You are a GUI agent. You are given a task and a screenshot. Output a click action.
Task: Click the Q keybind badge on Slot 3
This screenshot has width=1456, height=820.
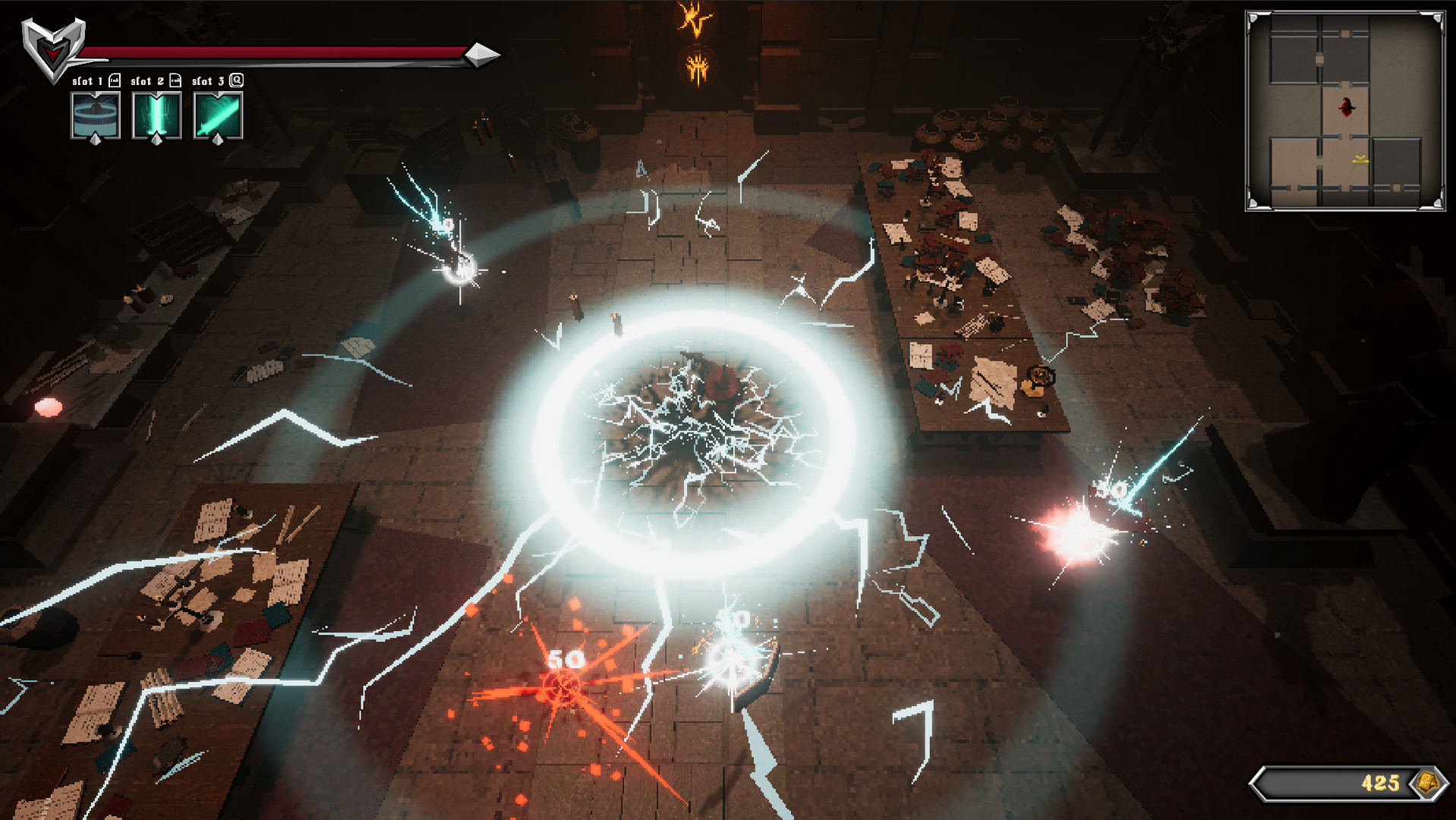(x=238, y=80)
